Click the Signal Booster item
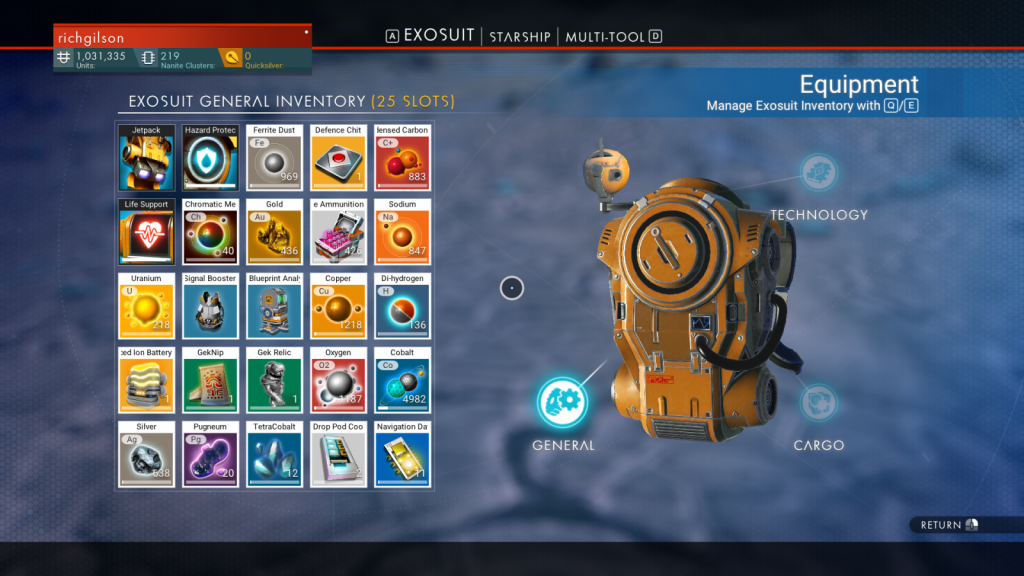The image size is (1024, 576). pyautogui.click(x=211, y=306)
